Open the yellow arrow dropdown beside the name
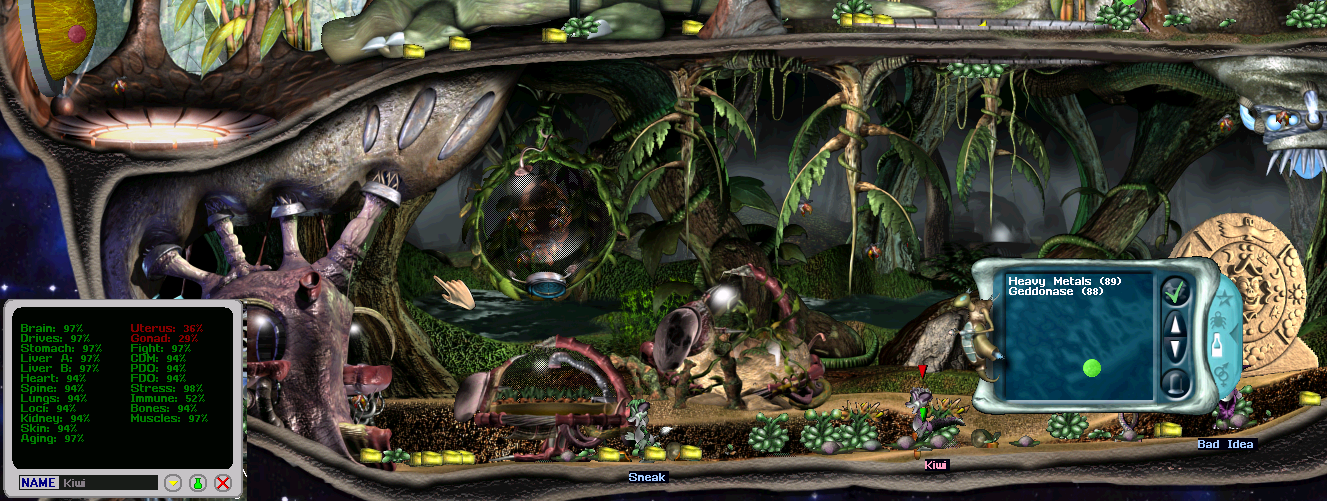Viewport: 1327px width, 501px height. (x=172, y=483)
